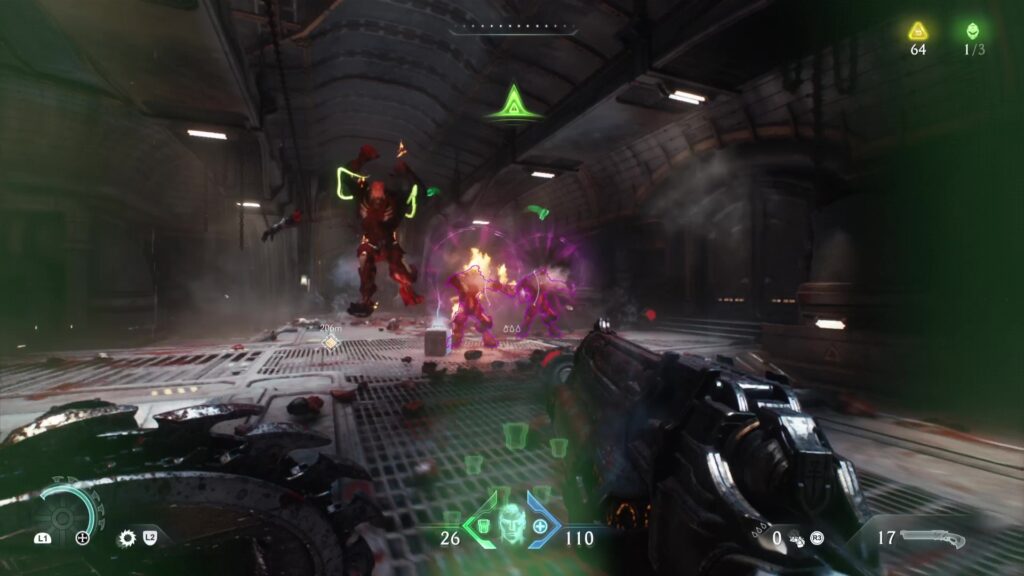Screen dimensions: 1024x576
Task: Click the blue health cross icon
Action: pos(541,525)
